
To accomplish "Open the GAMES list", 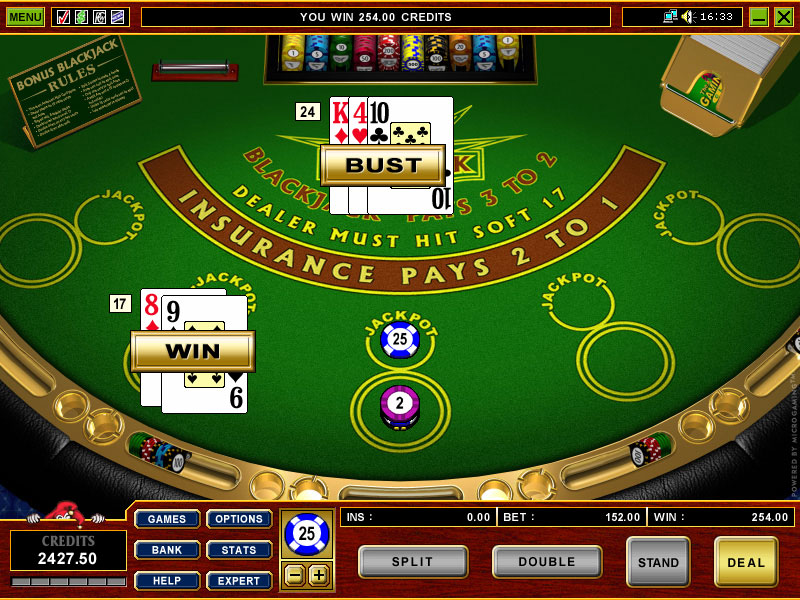I will [167, 519].
